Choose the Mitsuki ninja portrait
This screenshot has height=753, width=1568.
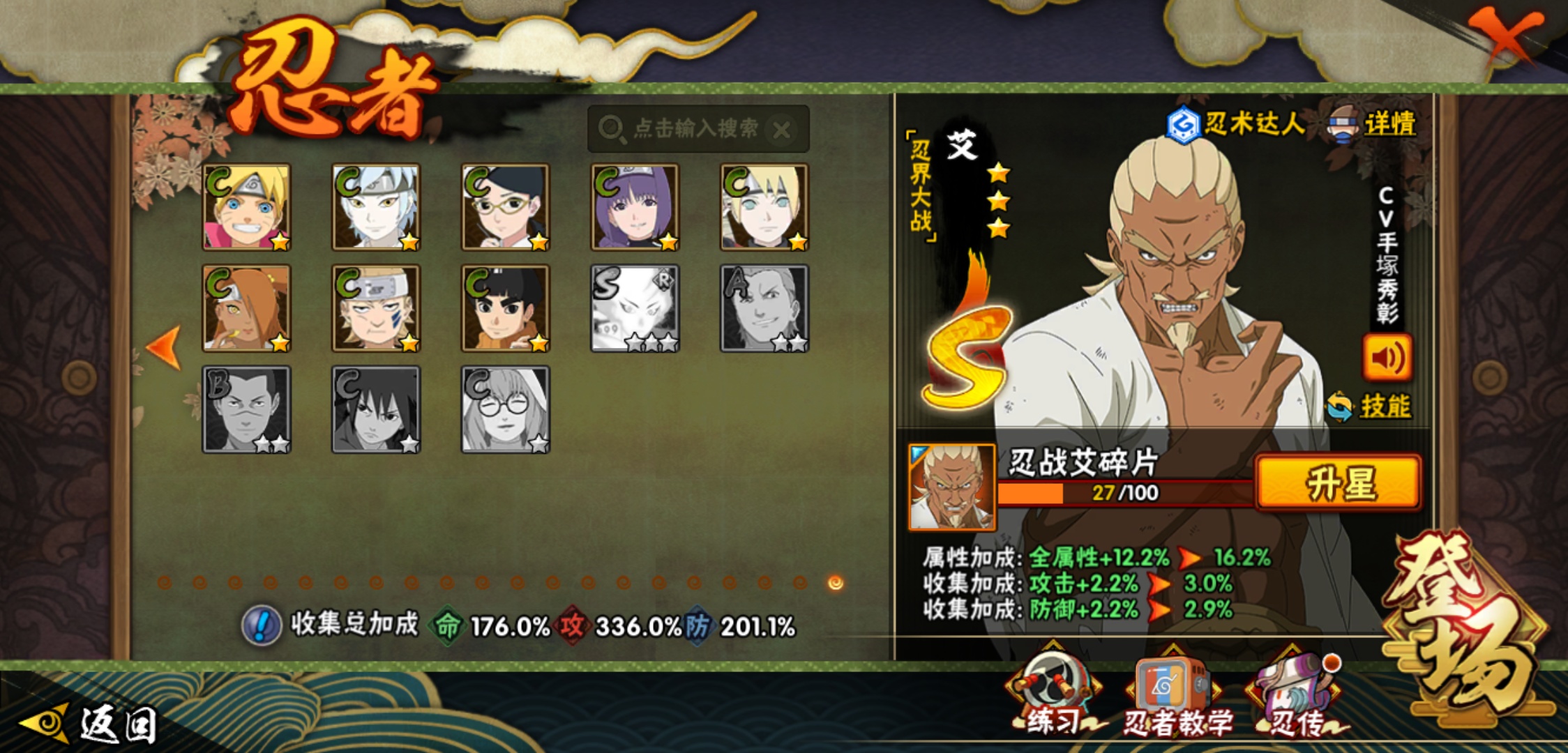(376, 207)
